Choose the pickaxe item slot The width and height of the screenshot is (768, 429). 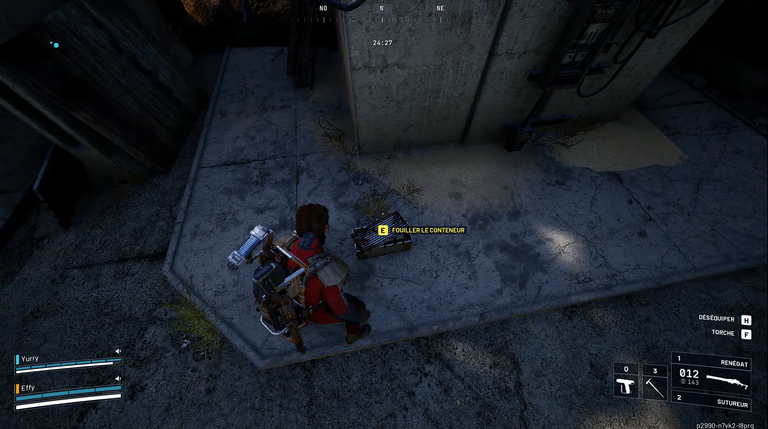(x=654, y=386)
